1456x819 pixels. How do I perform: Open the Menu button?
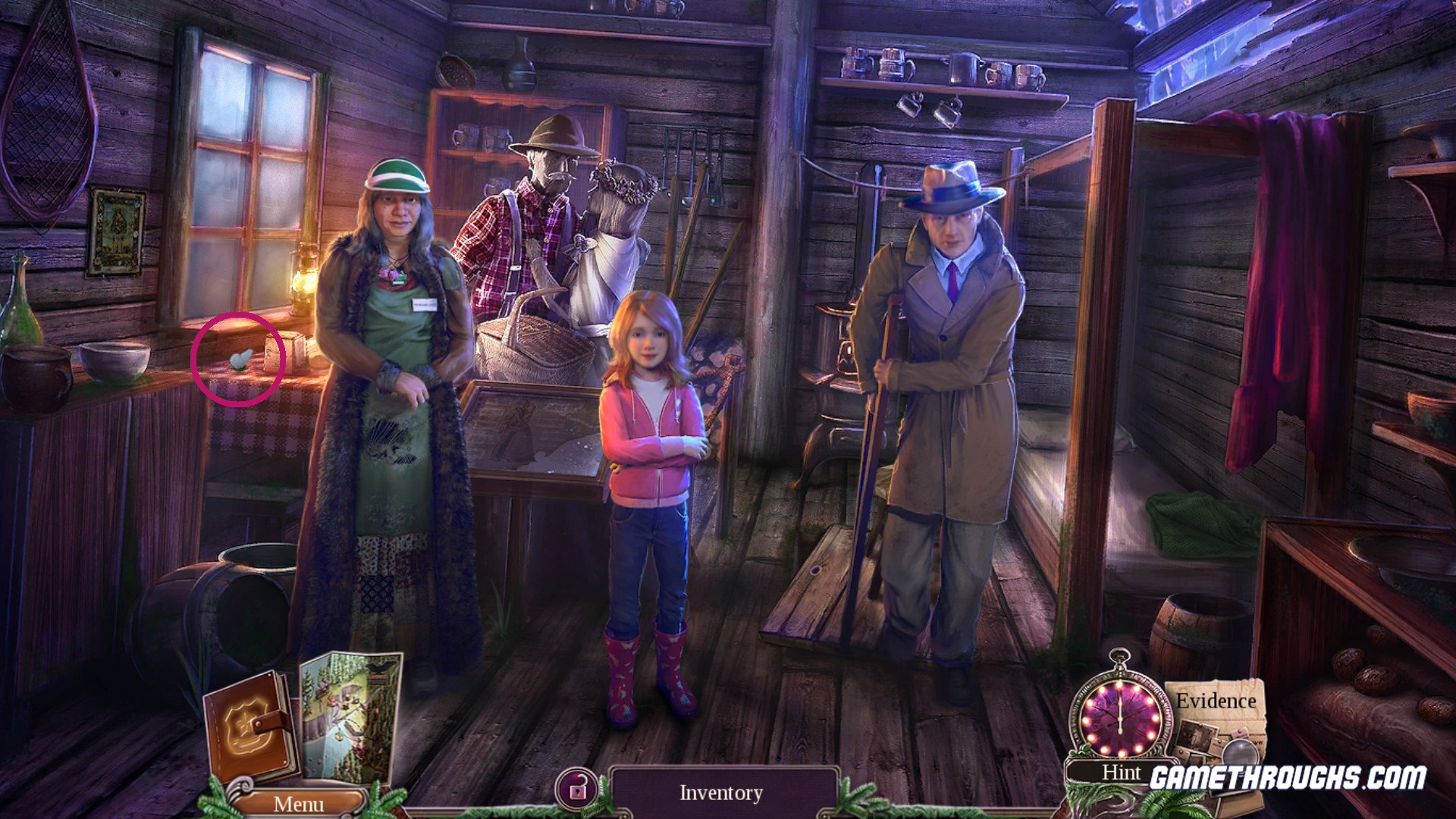tap(298, 803)
